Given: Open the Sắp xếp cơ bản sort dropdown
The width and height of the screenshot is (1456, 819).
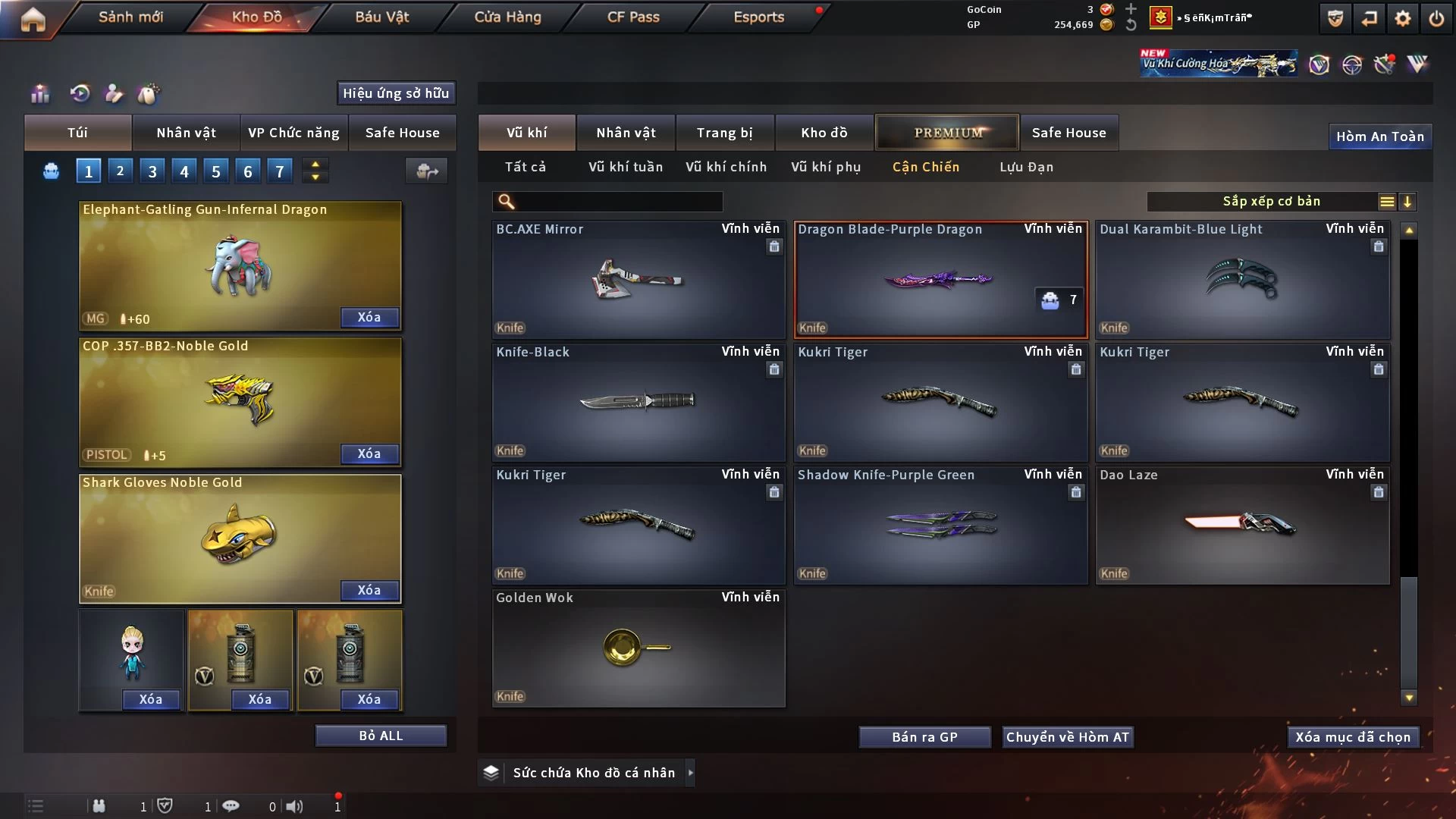Looking at the screenshot, I should 1271,202.
